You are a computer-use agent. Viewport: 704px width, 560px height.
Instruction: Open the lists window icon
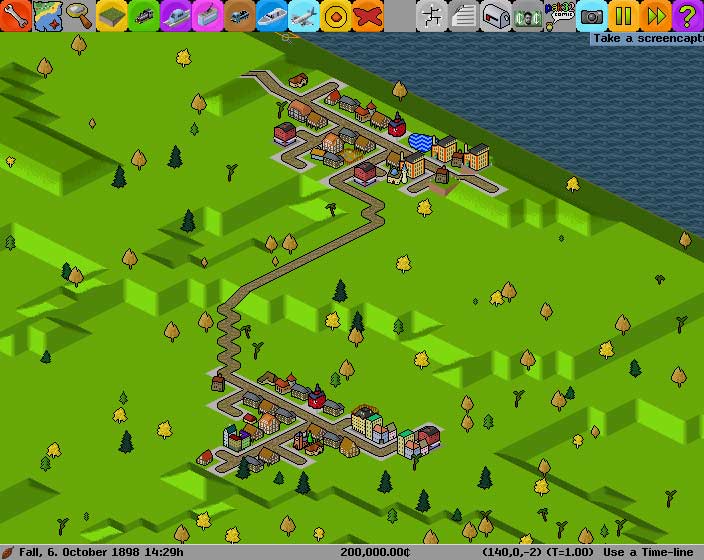463,15
